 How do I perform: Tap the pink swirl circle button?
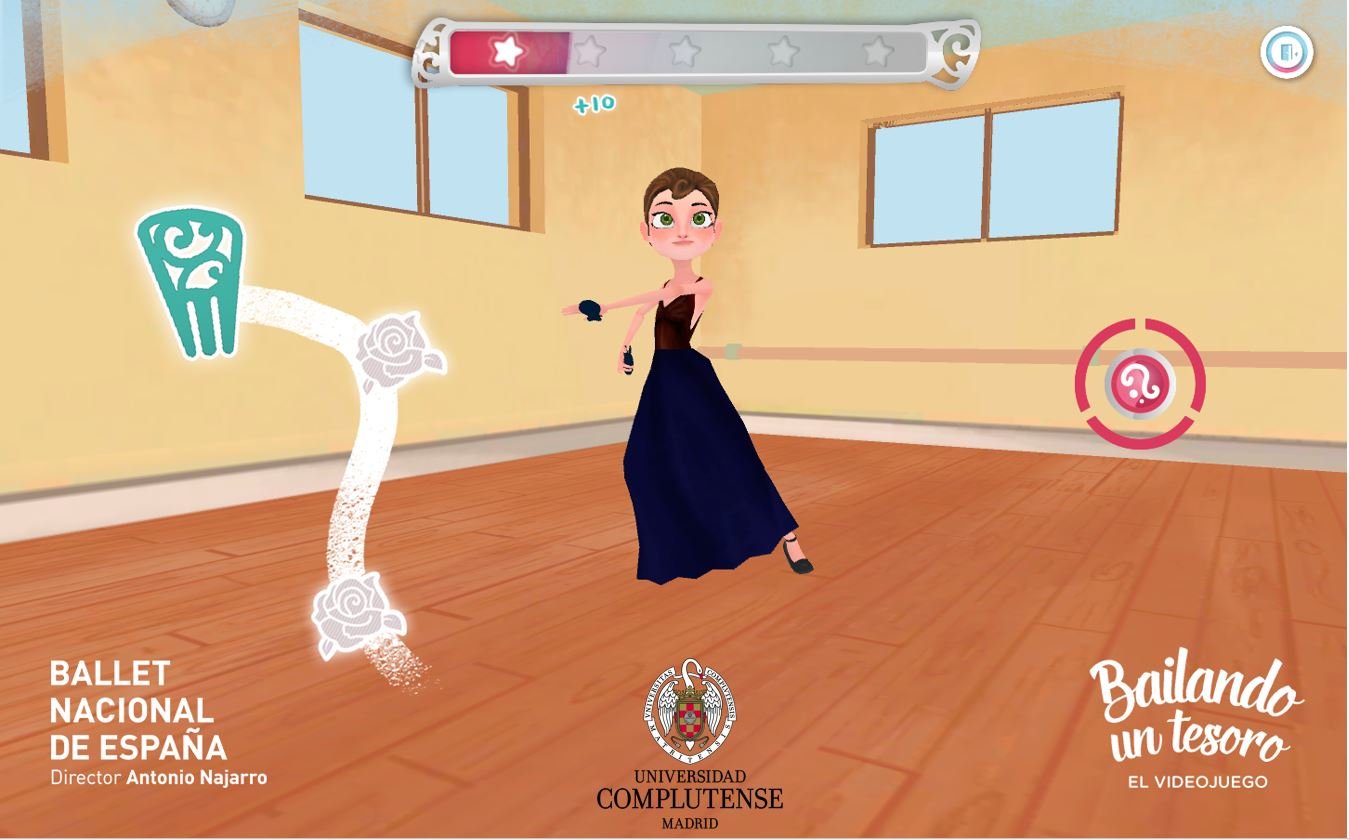(1139, 383)
